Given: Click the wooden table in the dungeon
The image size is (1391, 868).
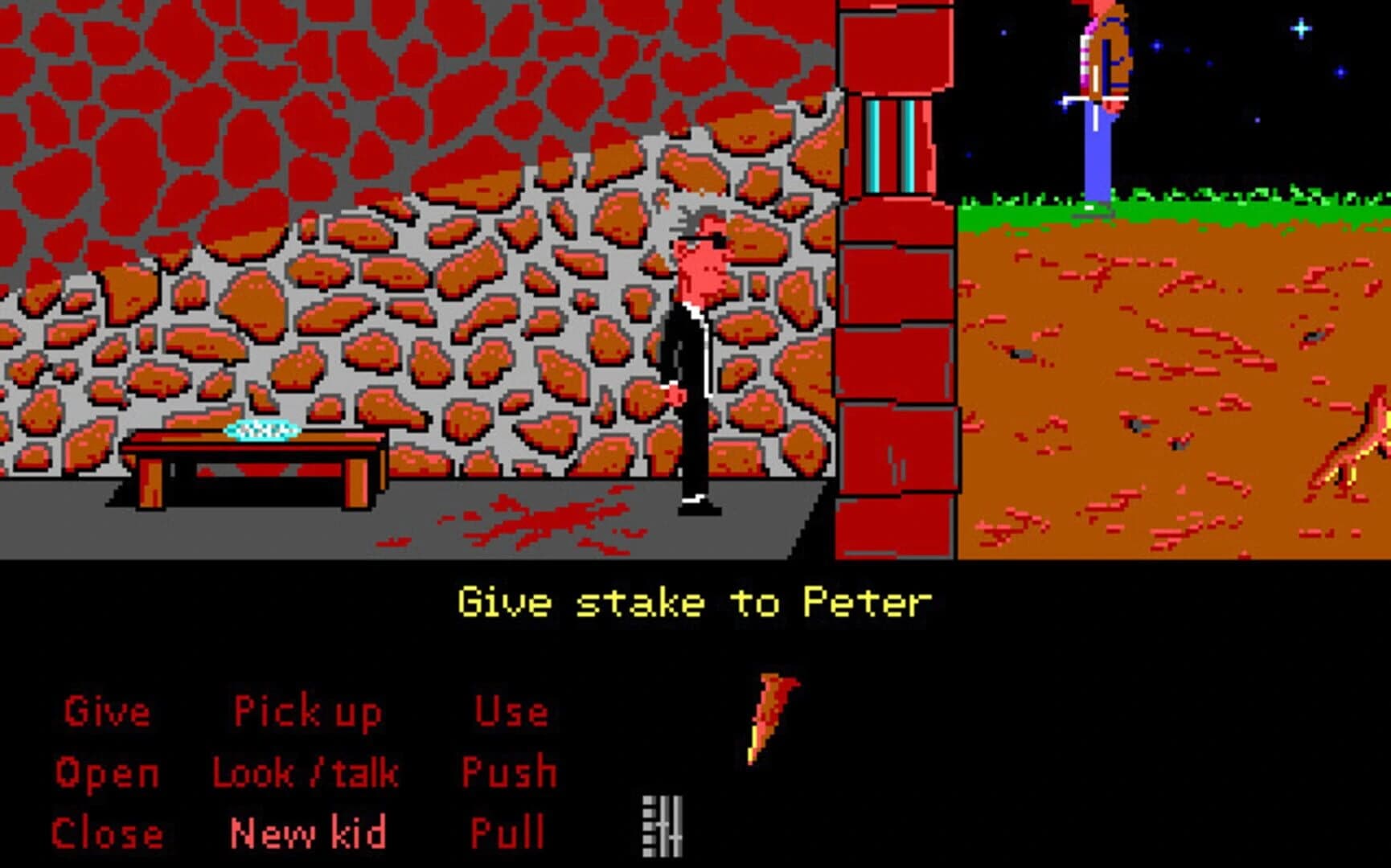Looking at the screenshot, I should point(249,466).
